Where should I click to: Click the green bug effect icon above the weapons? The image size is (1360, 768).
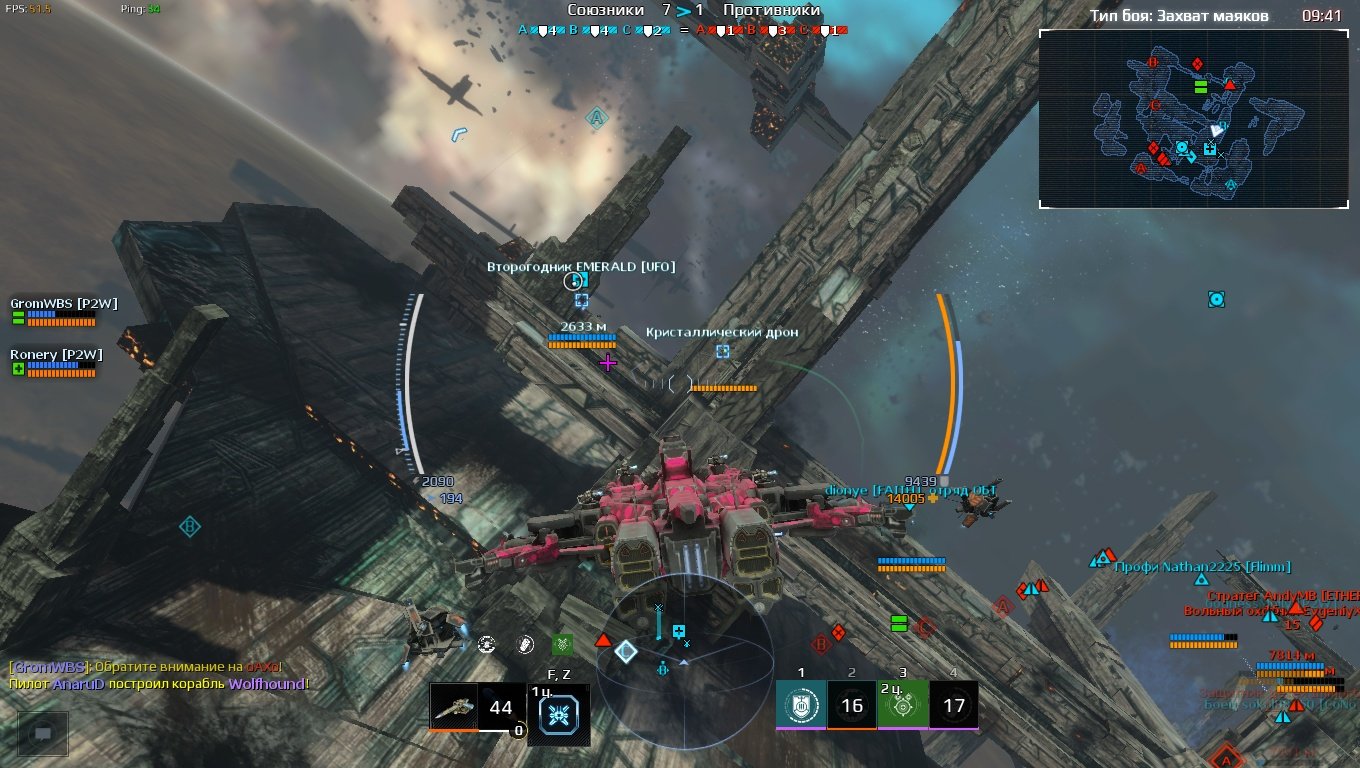562,645
